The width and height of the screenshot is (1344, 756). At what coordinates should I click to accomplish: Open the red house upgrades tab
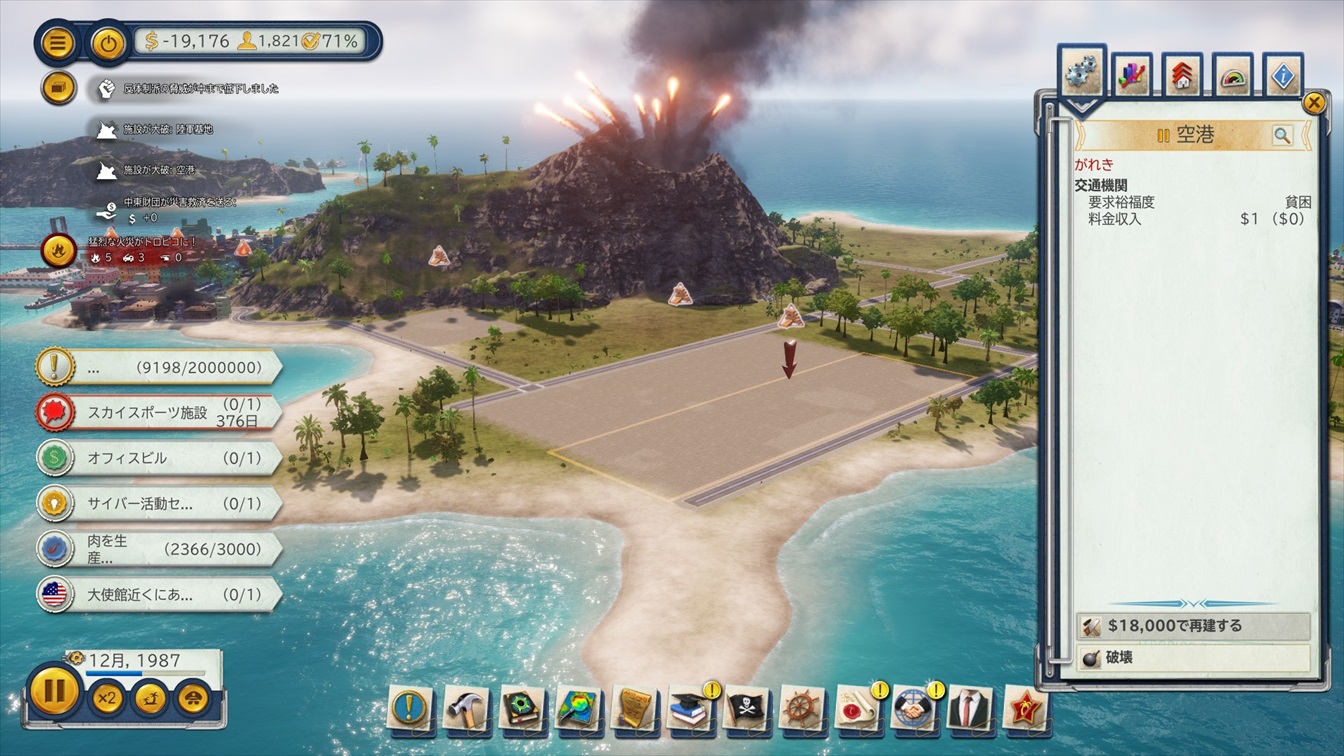tap(1182, 76)
